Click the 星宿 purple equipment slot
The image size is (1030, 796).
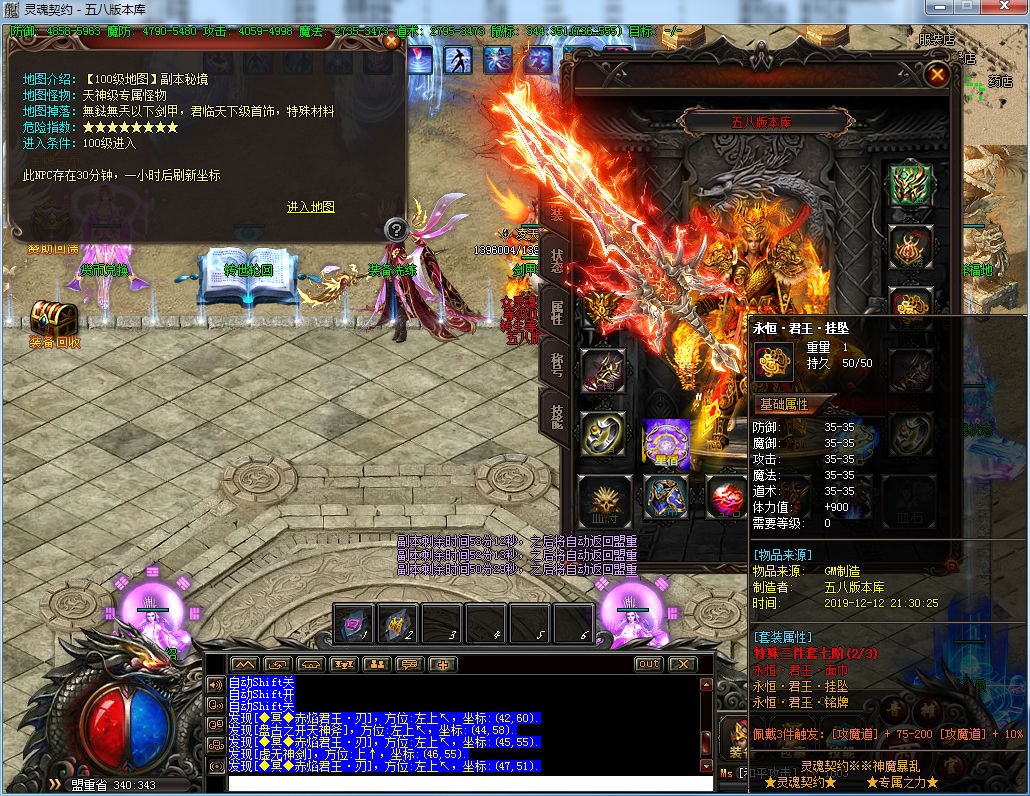tap(665, 441)
